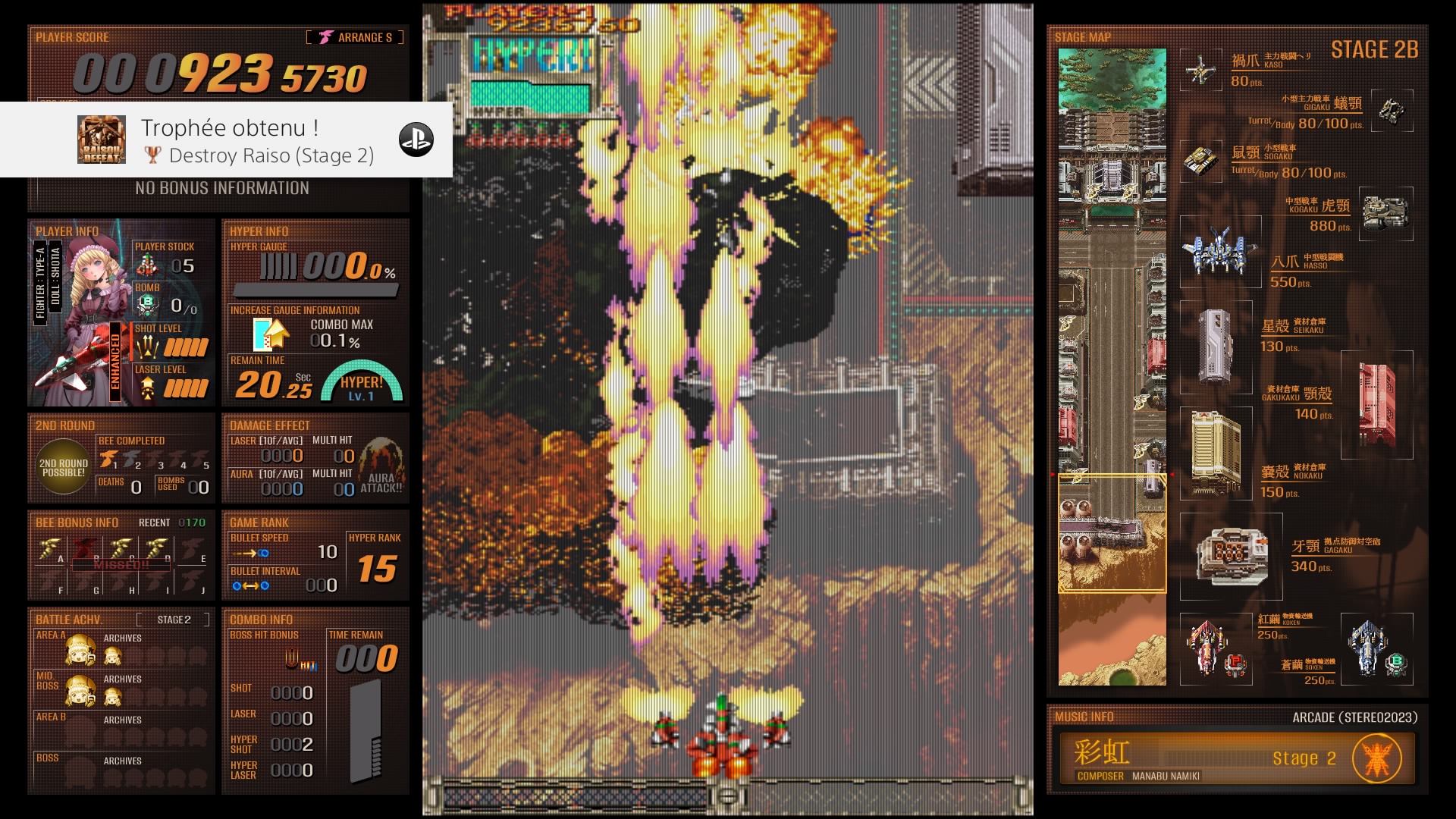Click the Stage 2 music track banner

pos(1236,758)
